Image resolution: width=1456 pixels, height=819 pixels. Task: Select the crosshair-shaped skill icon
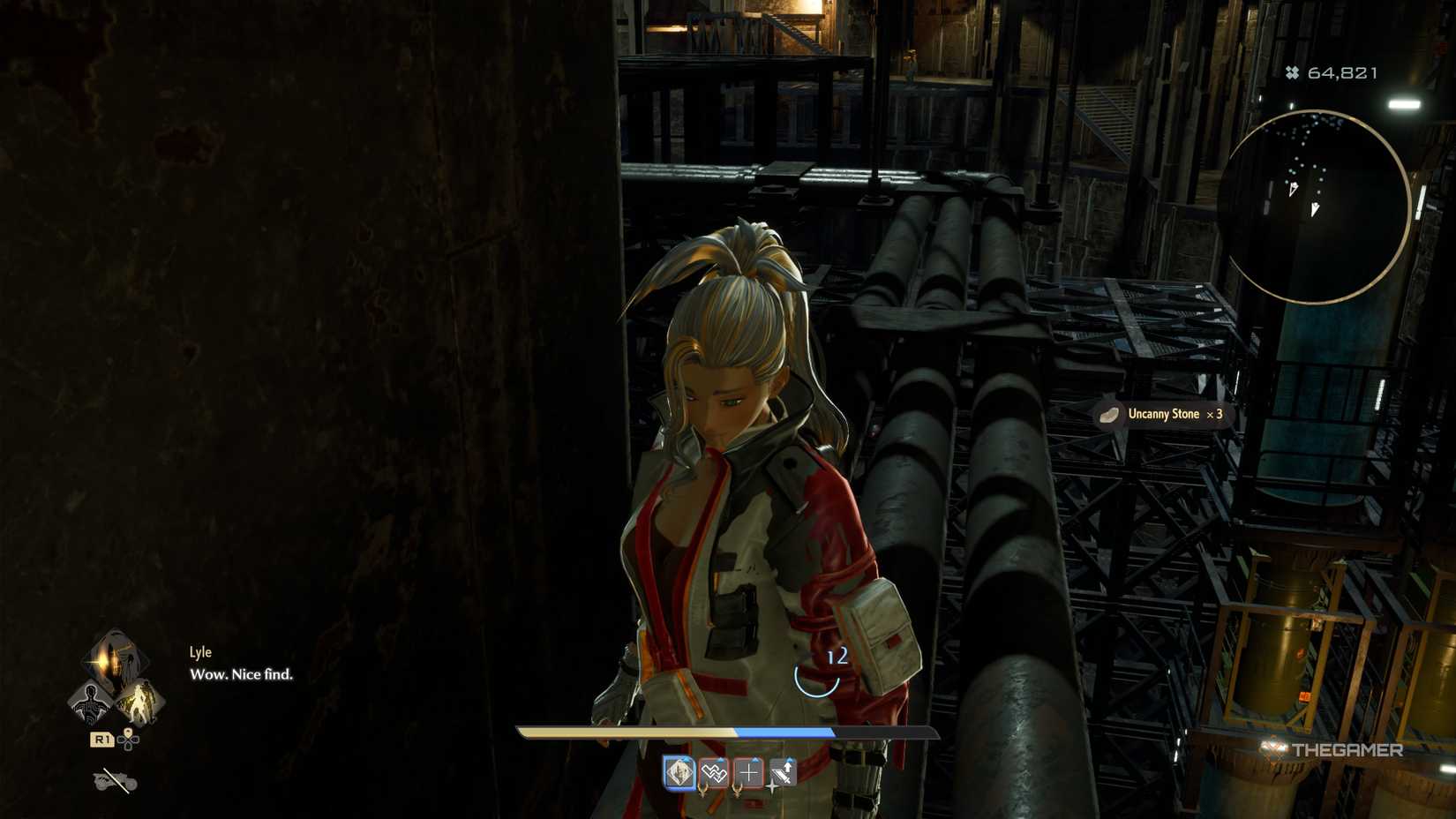tap(749, 771)
